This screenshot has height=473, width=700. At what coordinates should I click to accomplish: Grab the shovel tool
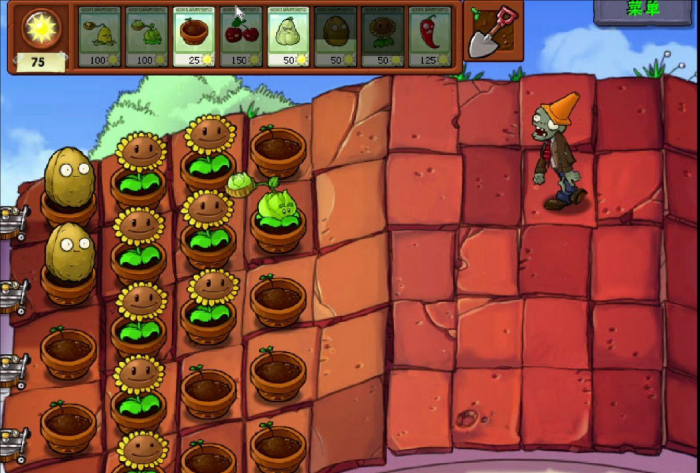(x=491, y=33)
